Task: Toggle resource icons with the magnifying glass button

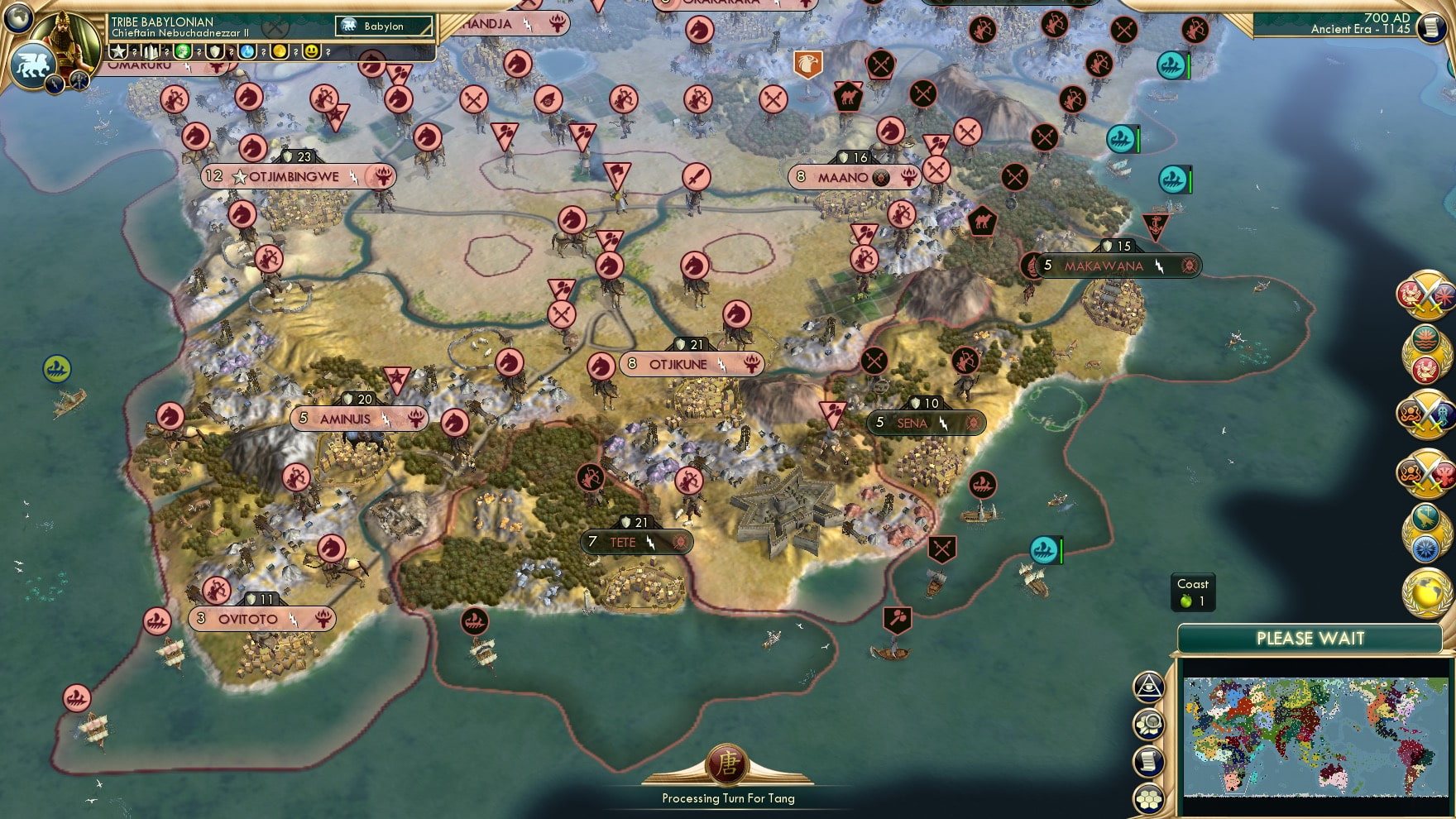Action: click(1149, 724)
